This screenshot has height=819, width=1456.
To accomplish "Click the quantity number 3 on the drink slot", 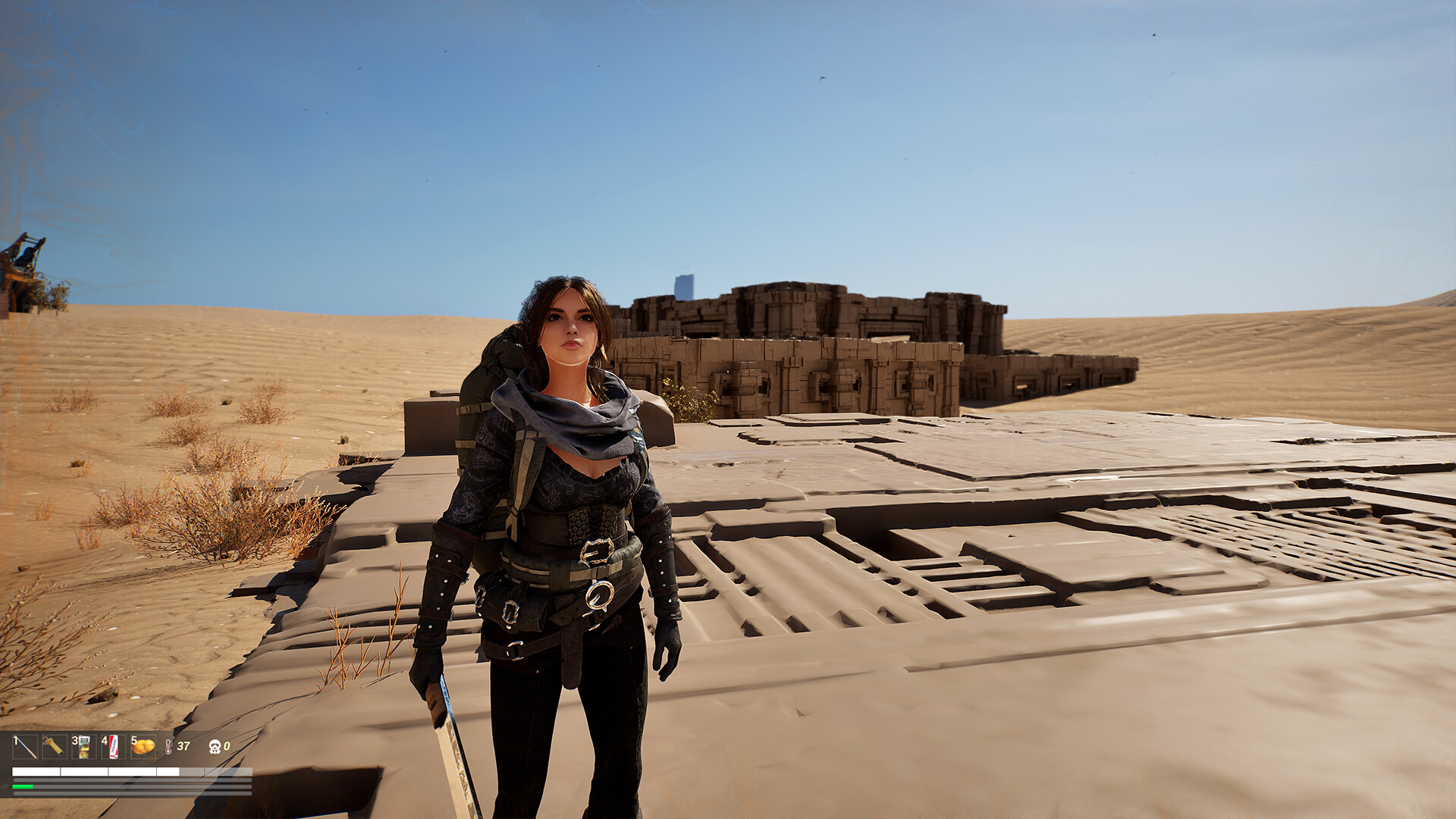I will coord(74,741).
